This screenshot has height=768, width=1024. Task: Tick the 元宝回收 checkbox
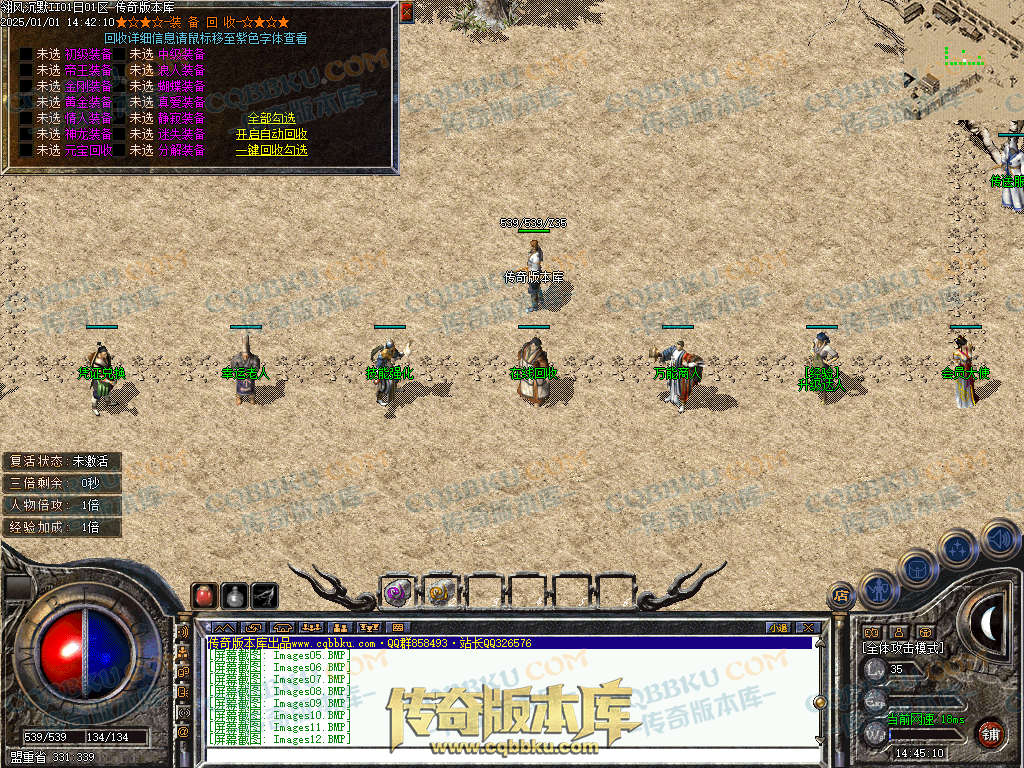coord(27,150)
